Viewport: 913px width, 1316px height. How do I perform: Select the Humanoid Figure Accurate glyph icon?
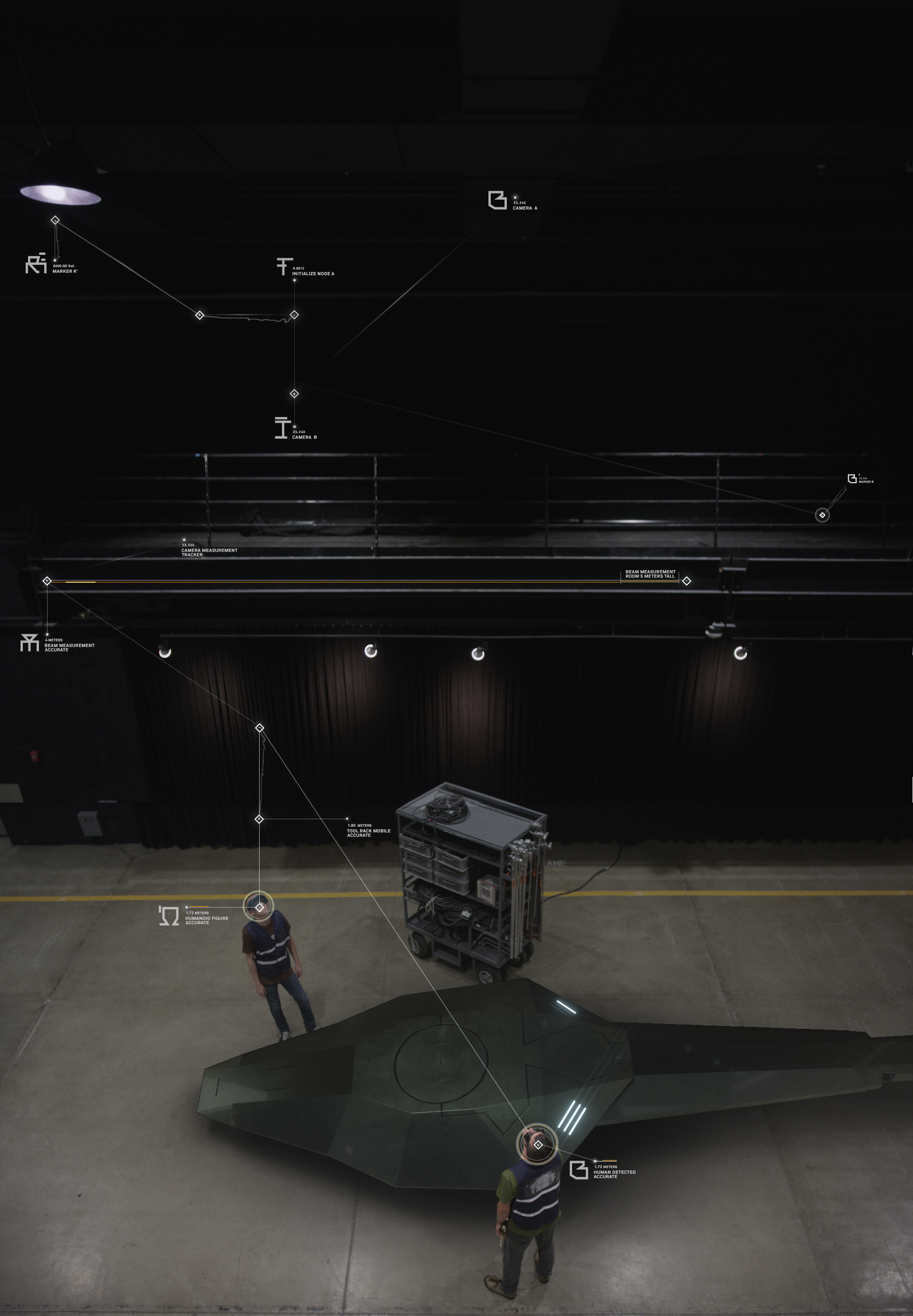(169, 916)
